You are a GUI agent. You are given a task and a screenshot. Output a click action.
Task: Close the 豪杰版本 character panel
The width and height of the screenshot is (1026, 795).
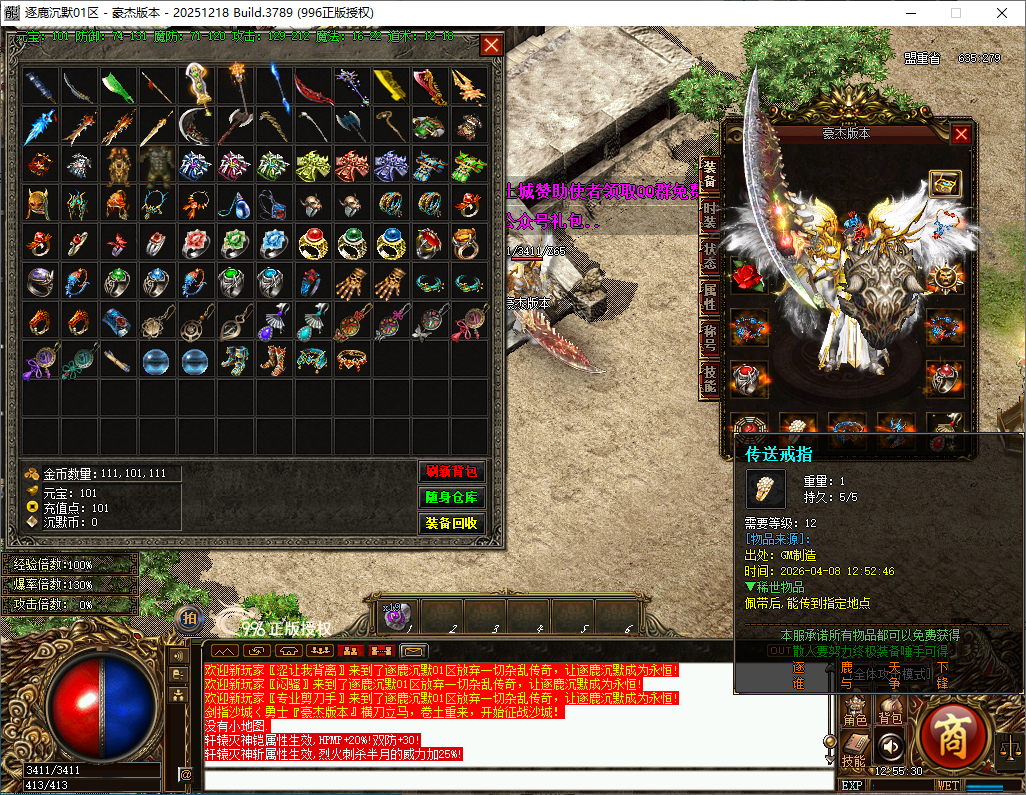click(961, 134)
